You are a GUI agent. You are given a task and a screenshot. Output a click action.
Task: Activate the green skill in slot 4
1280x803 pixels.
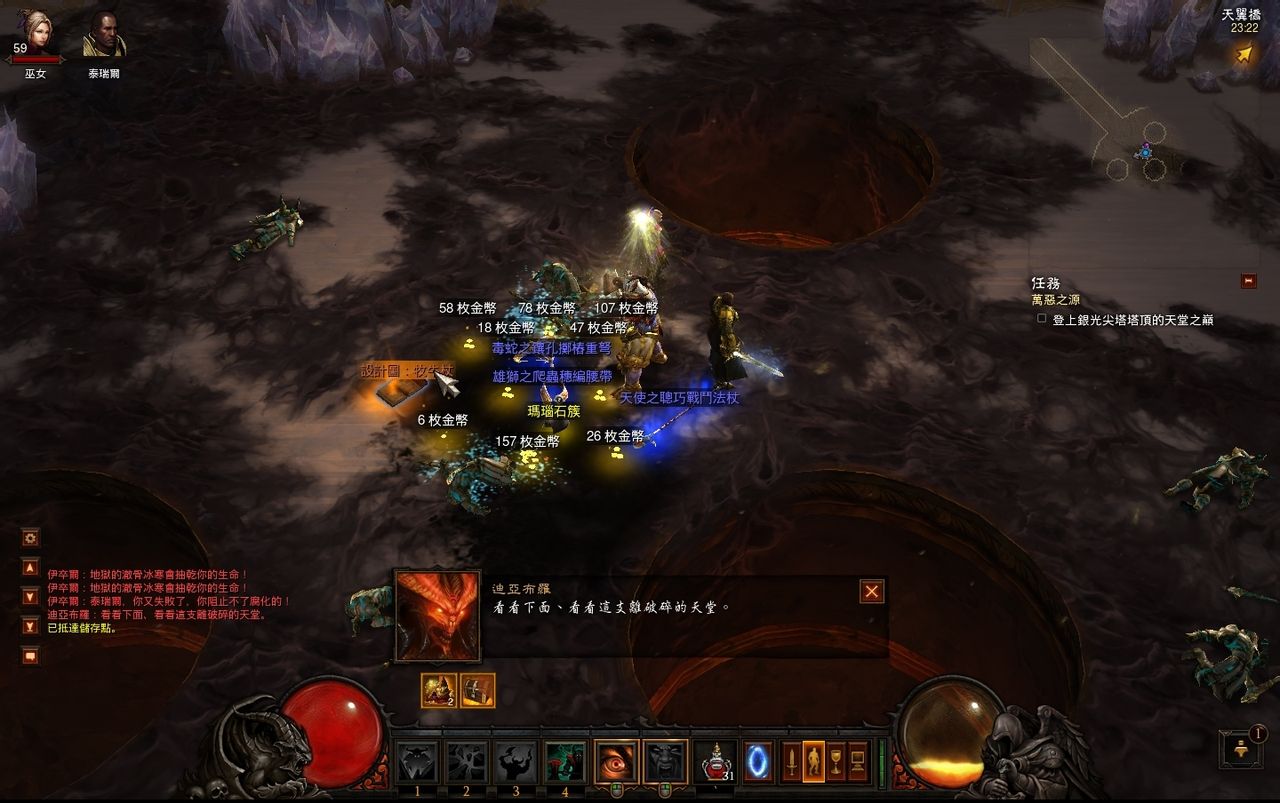(565, 763)
